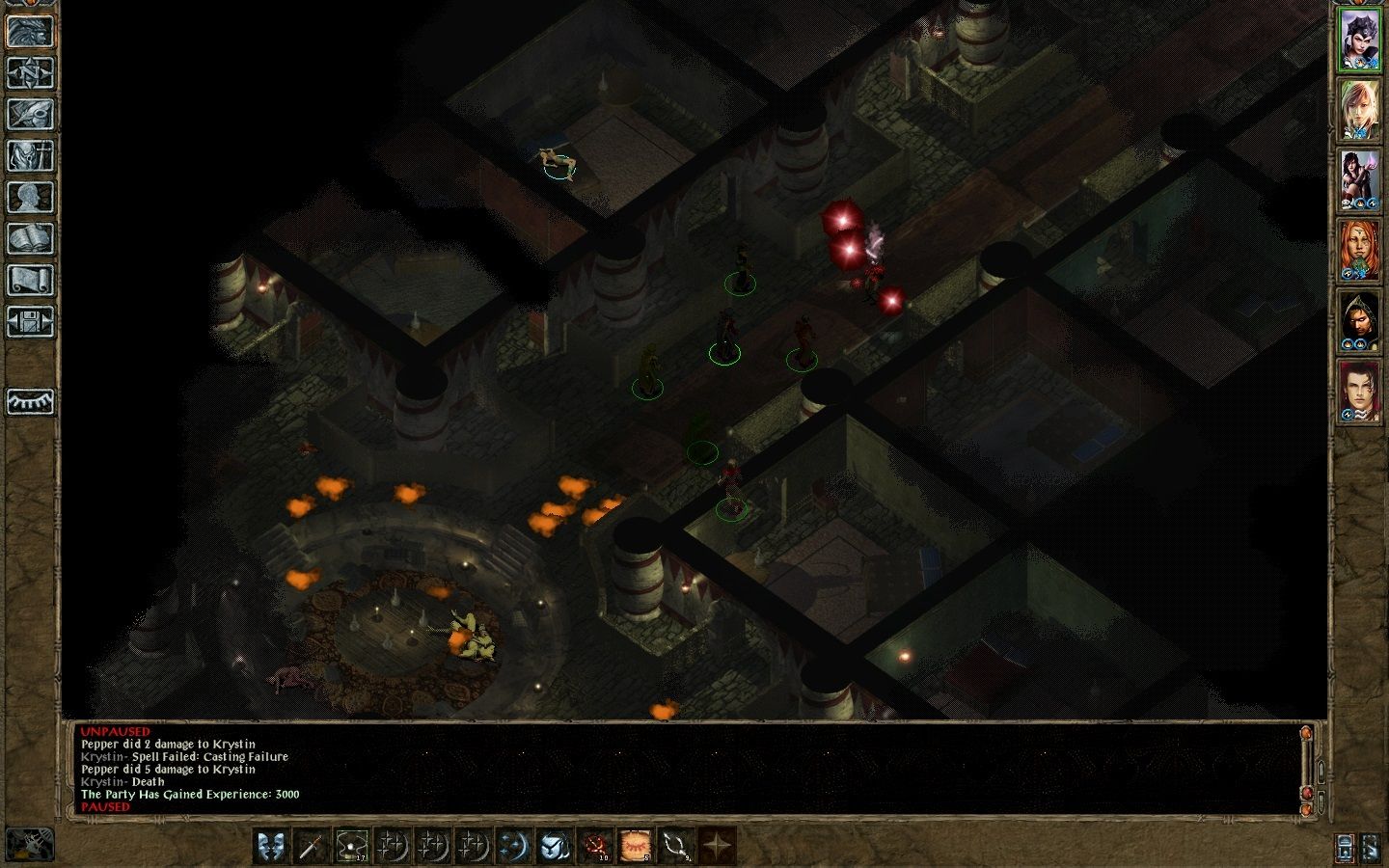The width and height of the screenshot is (1389, 868).
Task: Activate the sword attack action button
Action: tap(311, 846)
